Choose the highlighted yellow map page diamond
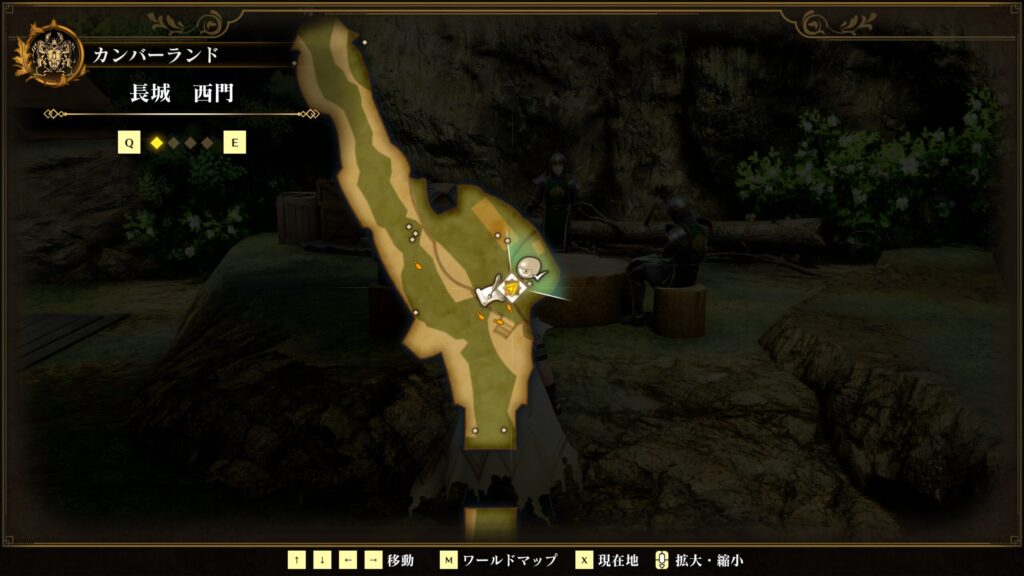This screenshot has width=1024, height=576. pos(156,143)
